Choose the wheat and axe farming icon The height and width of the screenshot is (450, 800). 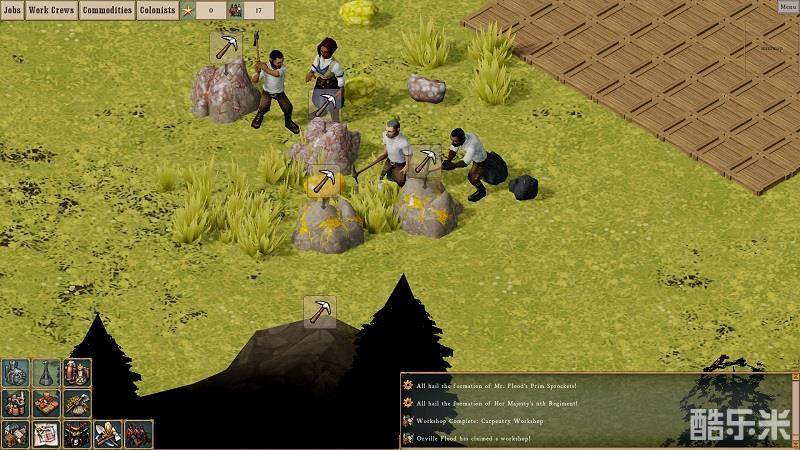[x=76, y=403]
